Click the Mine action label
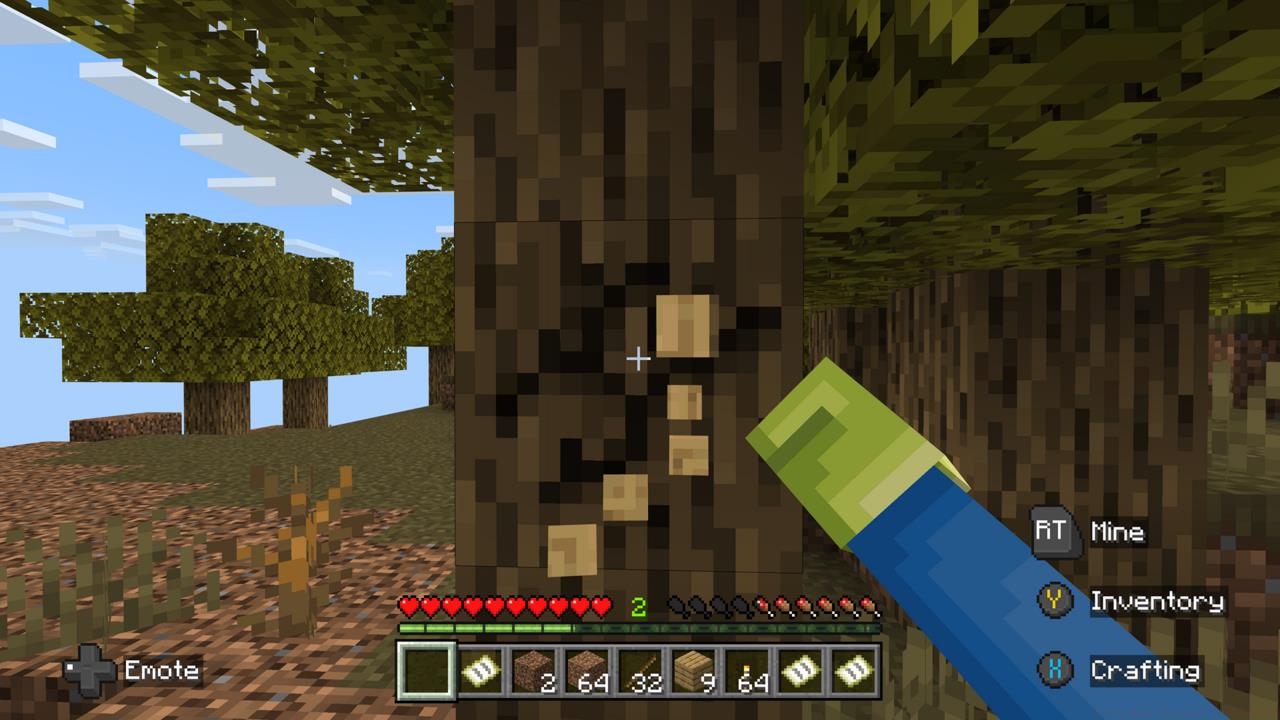The height and width of the screenshot is (720, 1280). coord(1119,532)
